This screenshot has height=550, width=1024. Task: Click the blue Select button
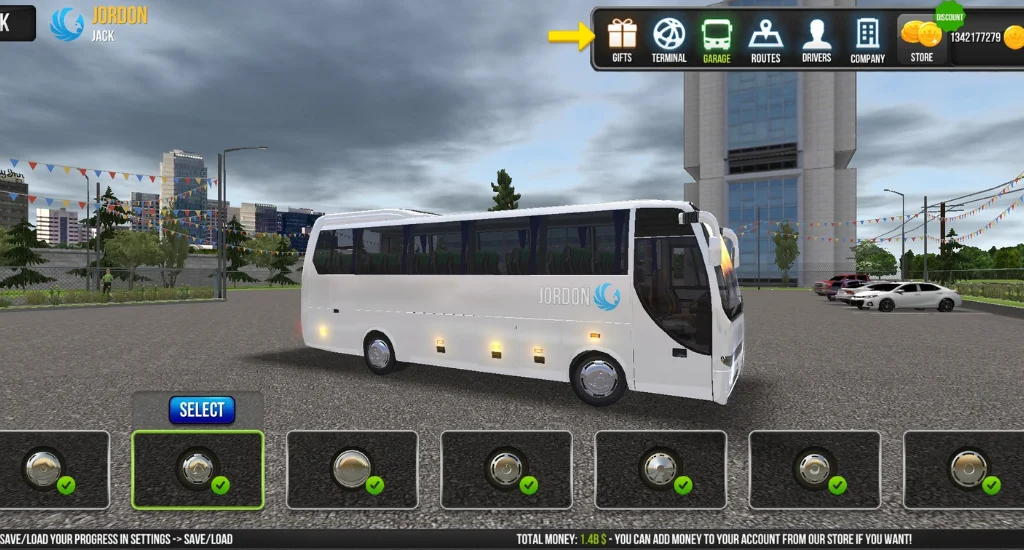pos(202,410)
